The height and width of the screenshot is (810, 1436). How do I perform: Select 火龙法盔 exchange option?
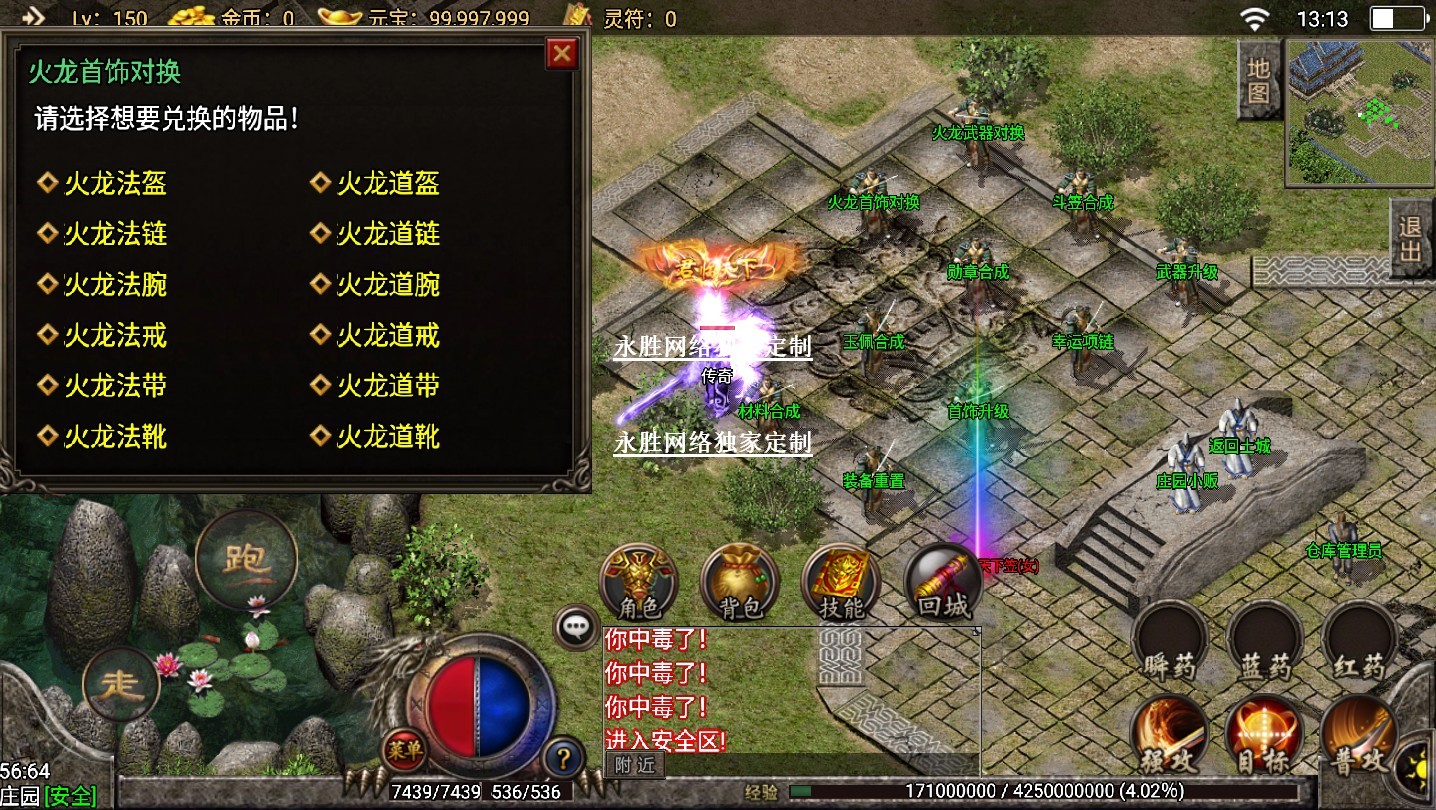coord(115,183)
